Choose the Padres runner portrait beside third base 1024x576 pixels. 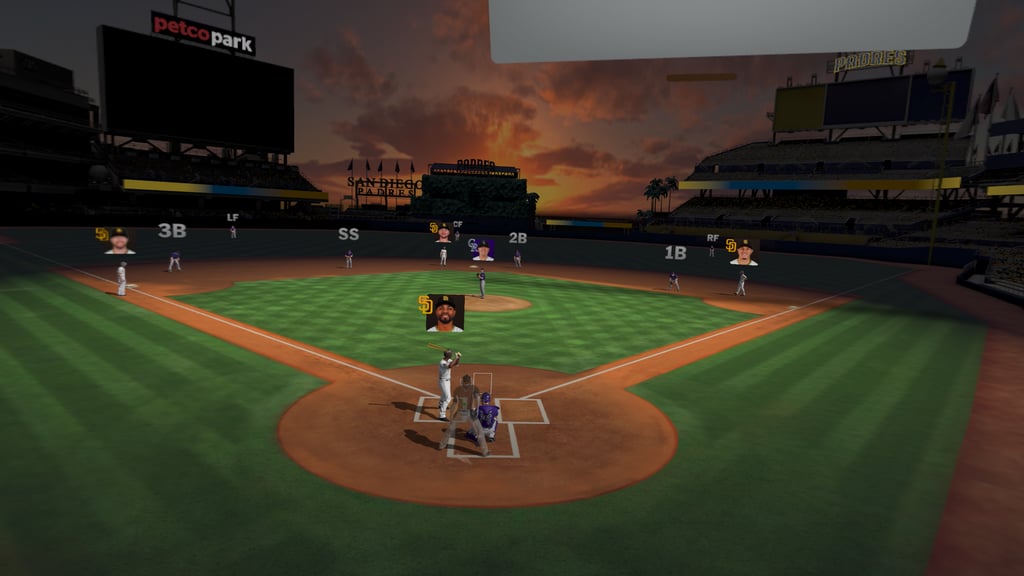[119, 241]
